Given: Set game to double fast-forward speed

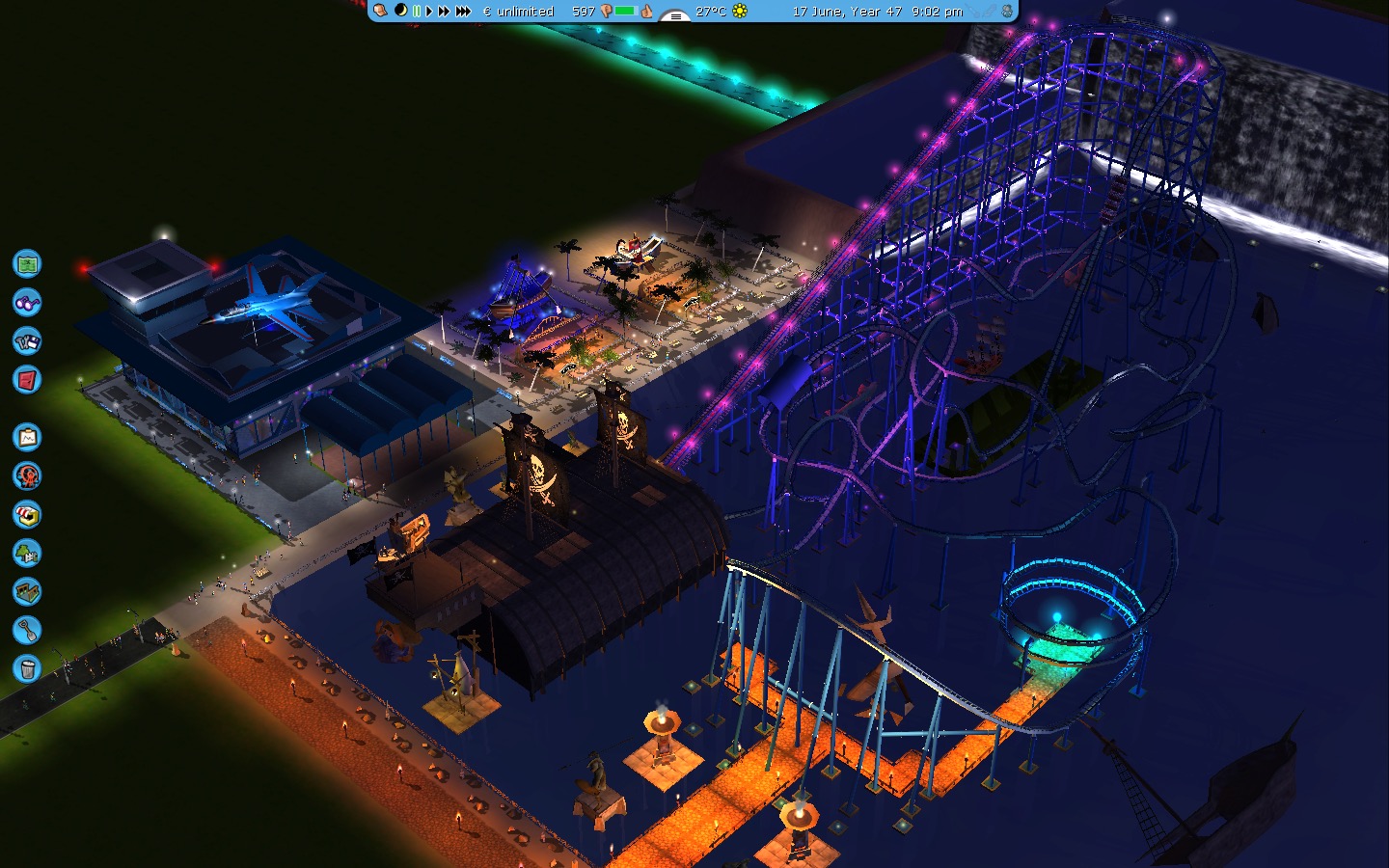Looking at the screenshot, I should [444, 11].
